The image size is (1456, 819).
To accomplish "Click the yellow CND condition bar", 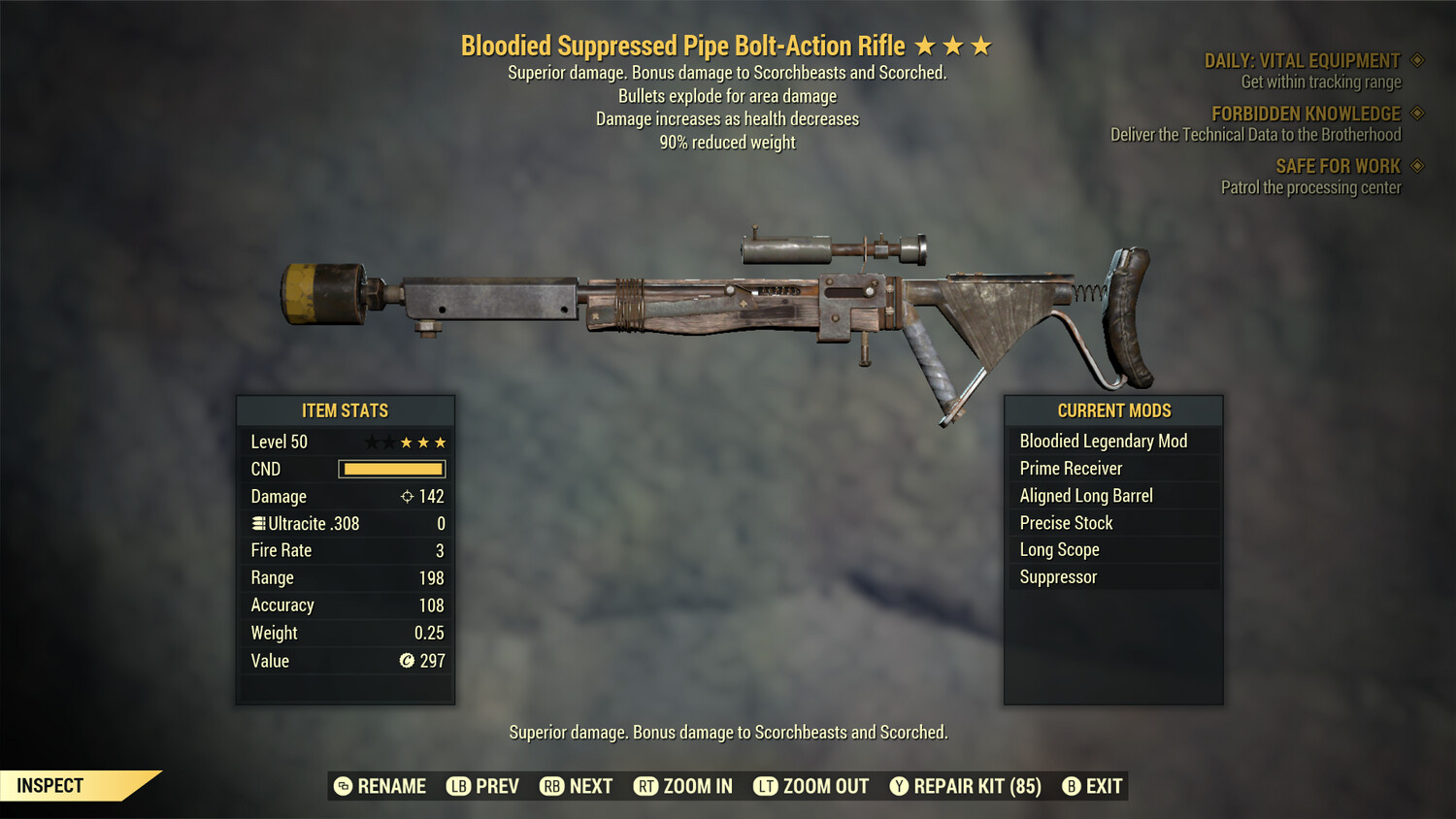I will click(x=391, y=469).
